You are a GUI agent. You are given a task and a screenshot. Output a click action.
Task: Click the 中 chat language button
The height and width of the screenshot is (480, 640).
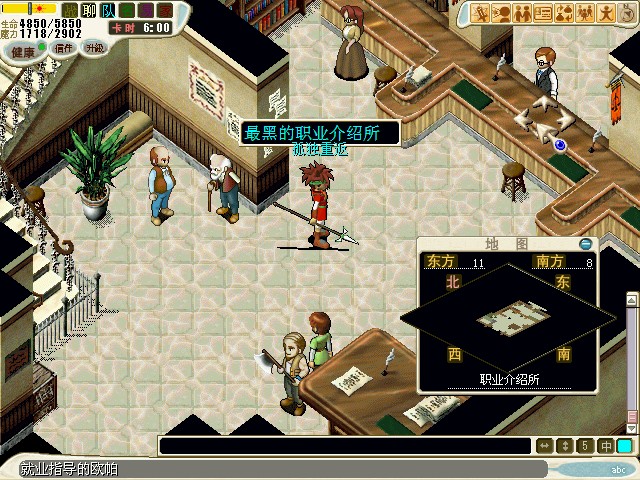[x=607, y=446]
